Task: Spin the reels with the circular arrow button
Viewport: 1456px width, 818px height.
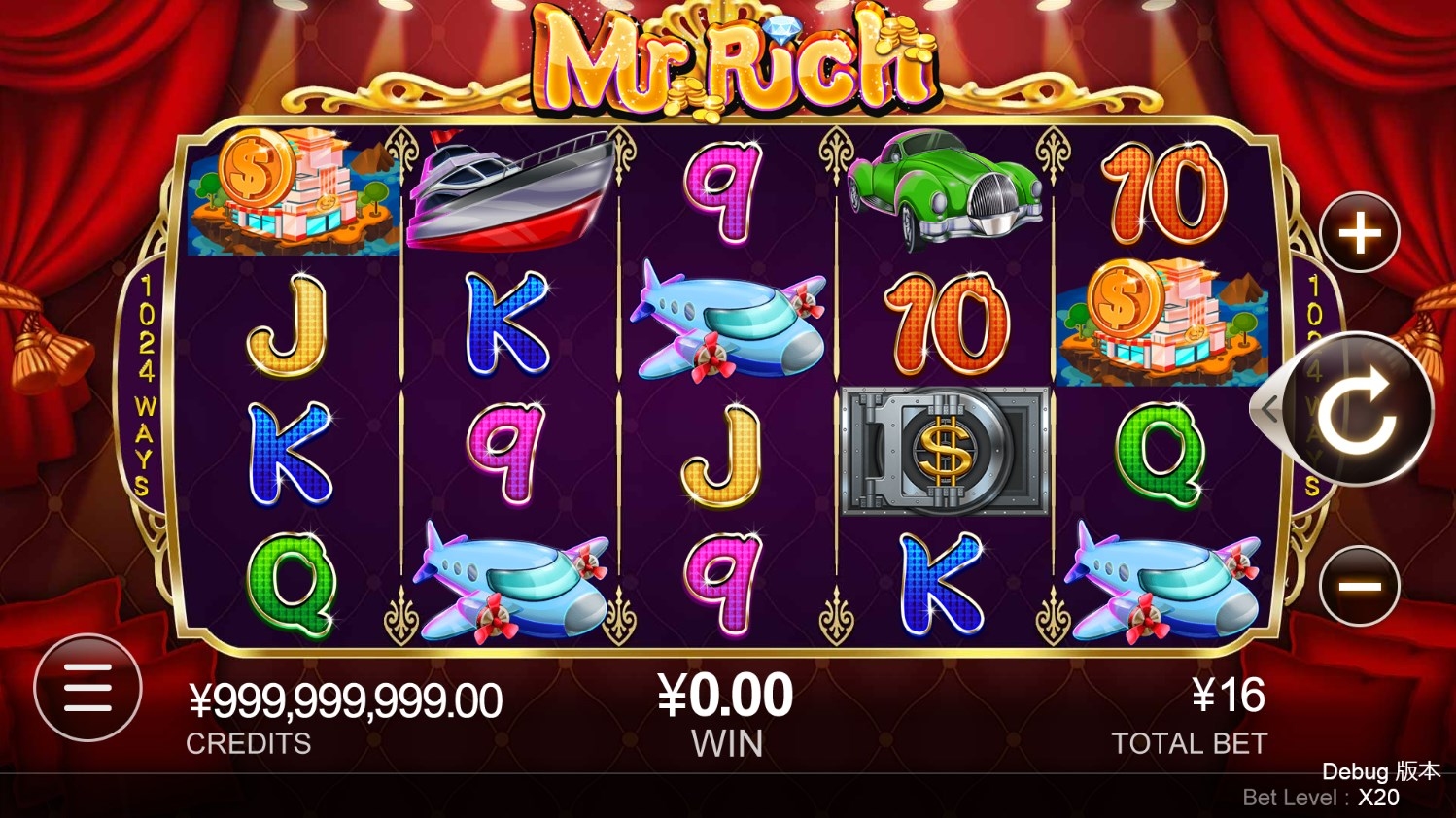Action: pos(1359,409)
